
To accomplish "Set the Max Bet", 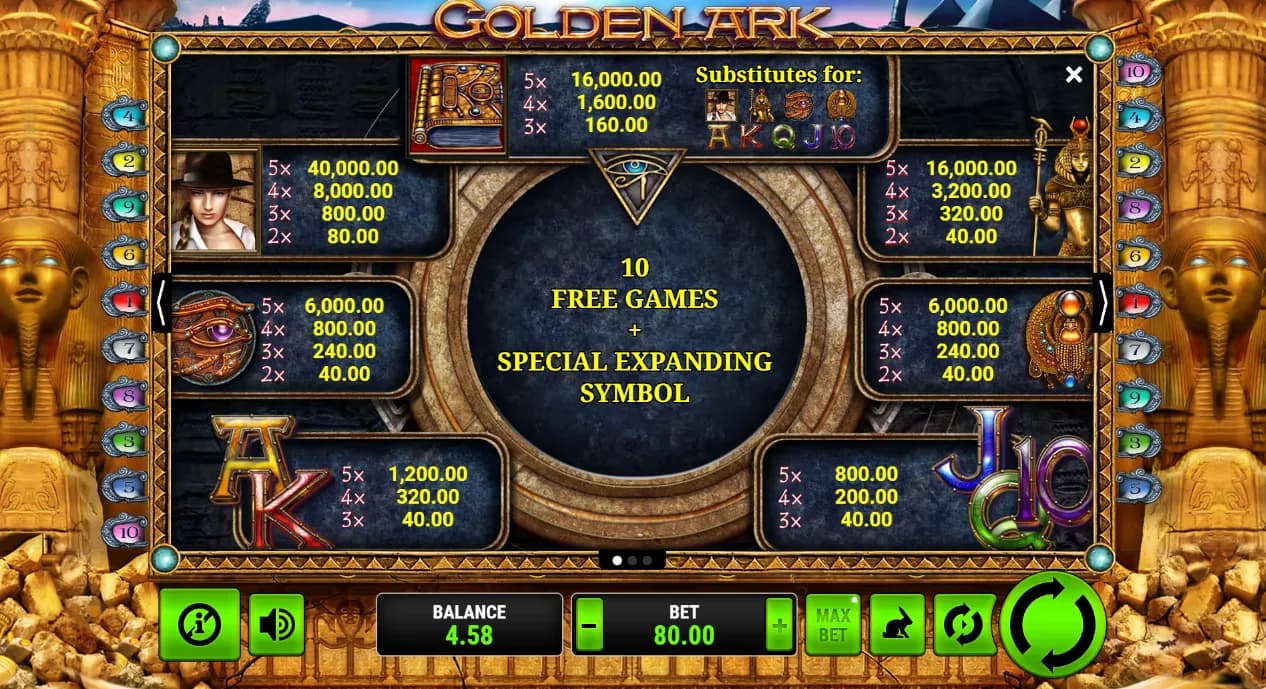I will click(x=833, y=626).
